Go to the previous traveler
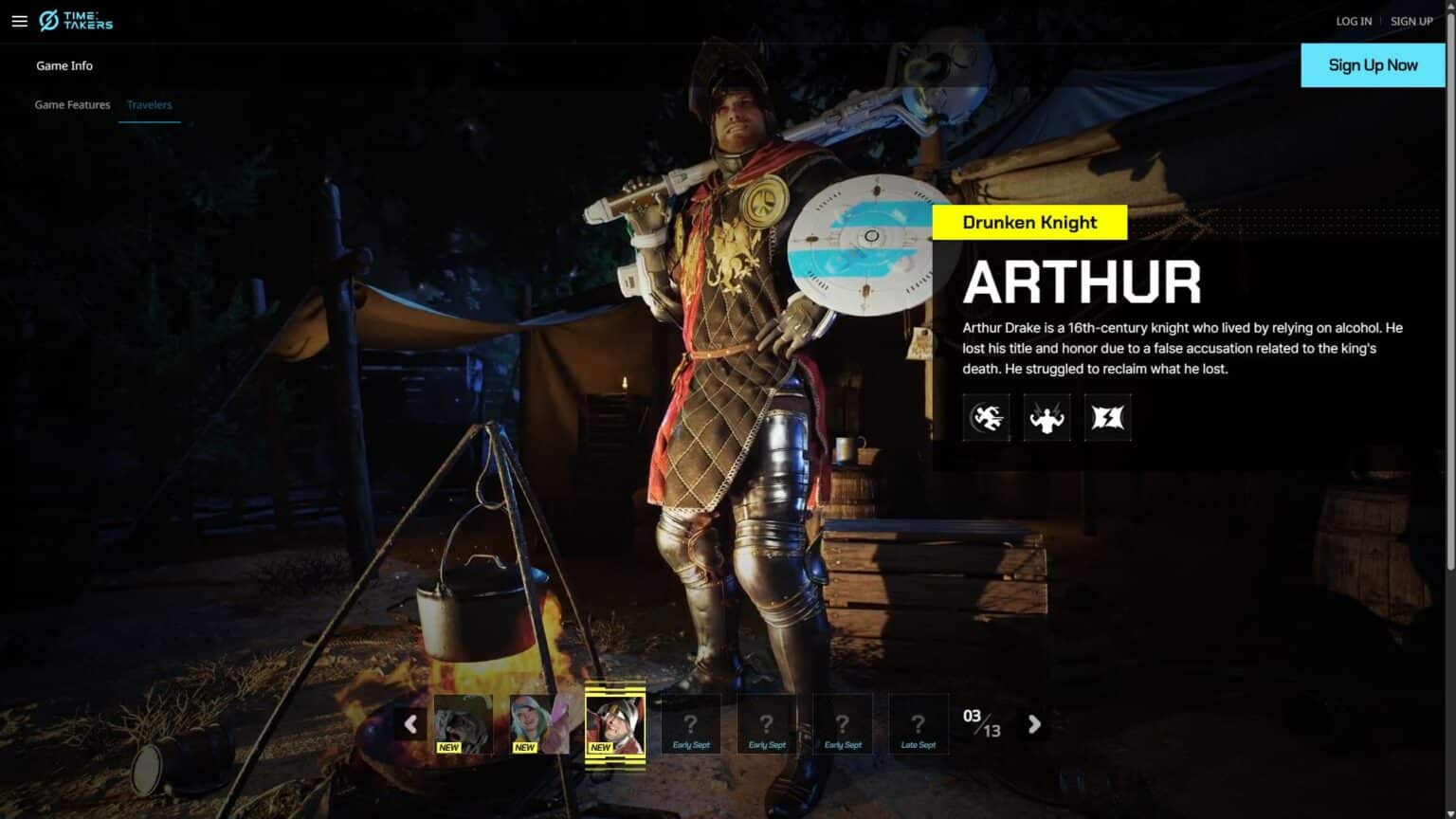This screenshot has width=1456, height=819. pyautogui.click(x=410, y=724)
